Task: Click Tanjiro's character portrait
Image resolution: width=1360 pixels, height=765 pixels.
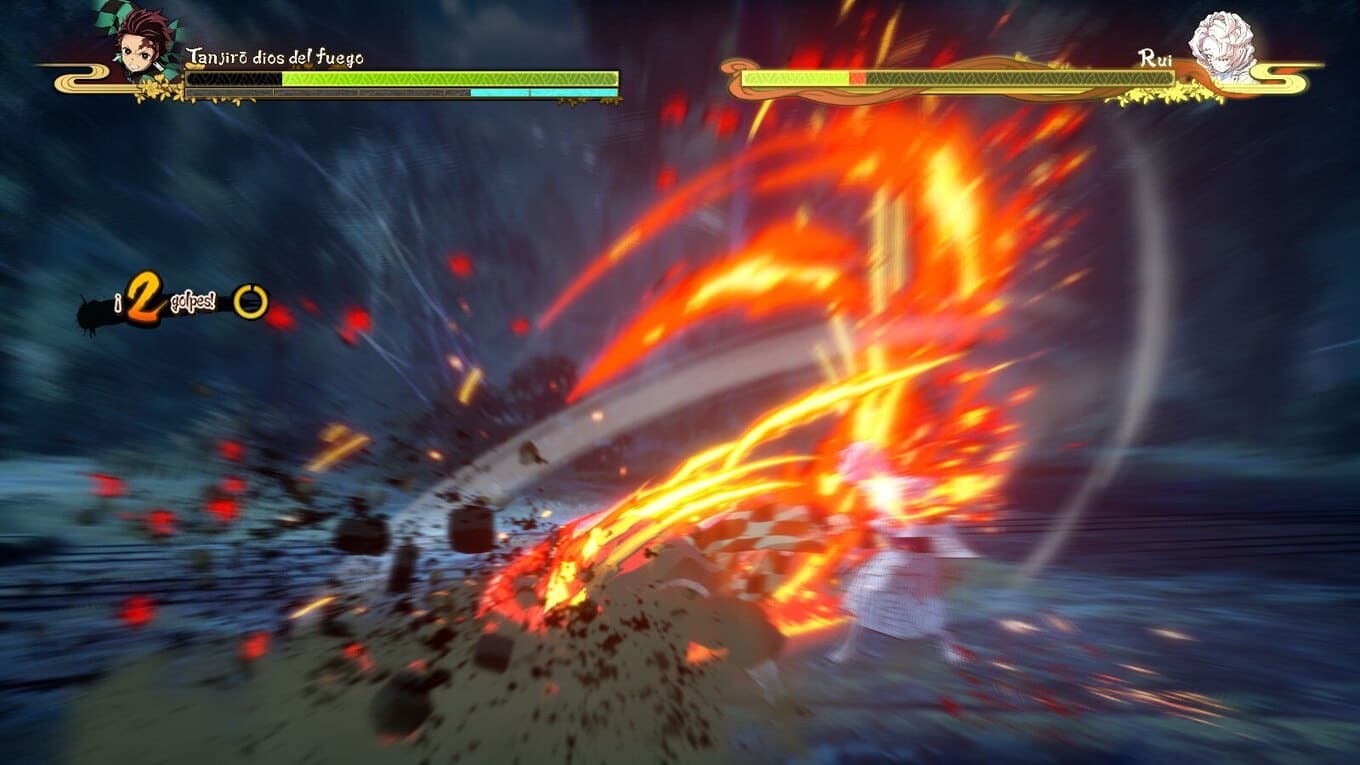Action: (x=141, y=43)
